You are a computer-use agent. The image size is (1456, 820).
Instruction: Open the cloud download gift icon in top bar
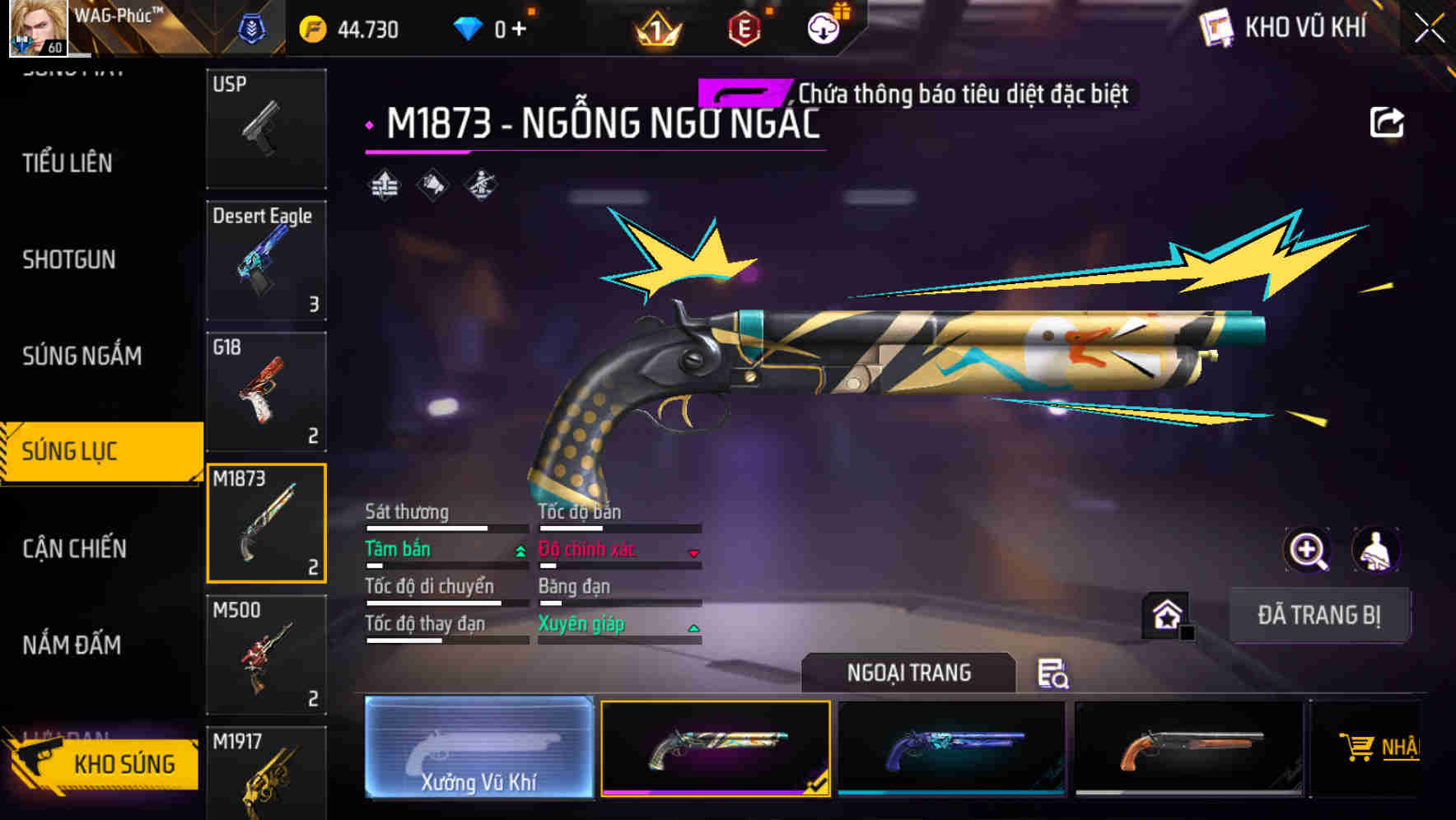(x=823, y=27)
